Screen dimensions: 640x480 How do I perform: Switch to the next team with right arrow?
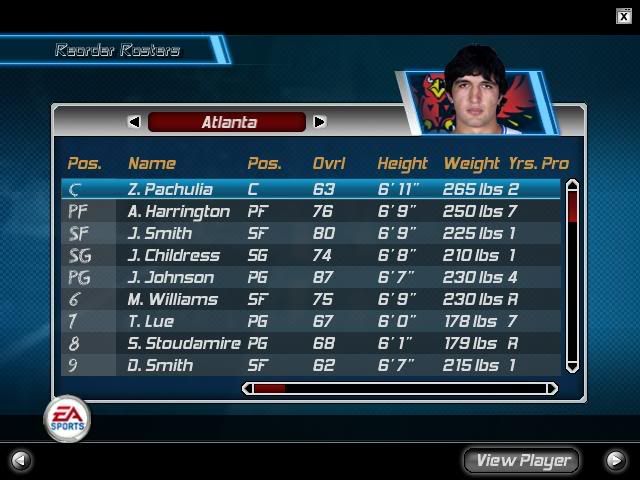point(319,122)
